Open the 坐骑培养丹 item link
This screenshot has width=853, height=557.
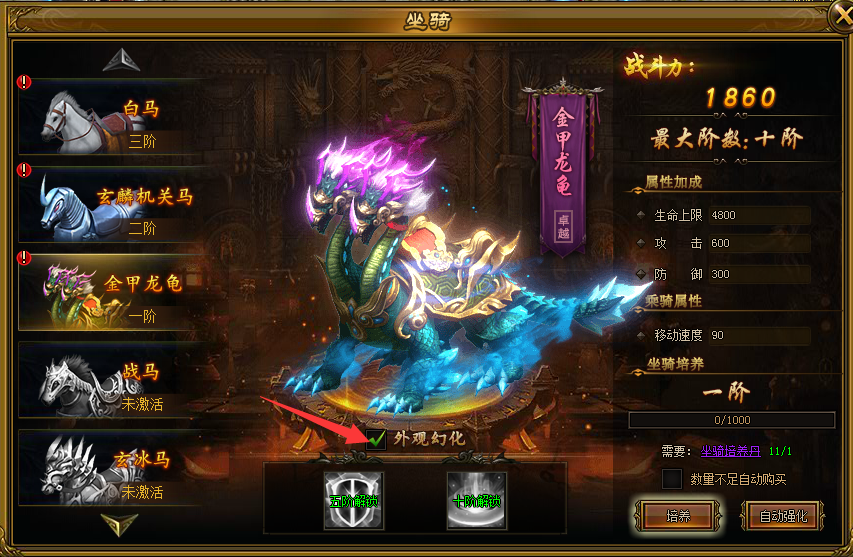(734, 452)
